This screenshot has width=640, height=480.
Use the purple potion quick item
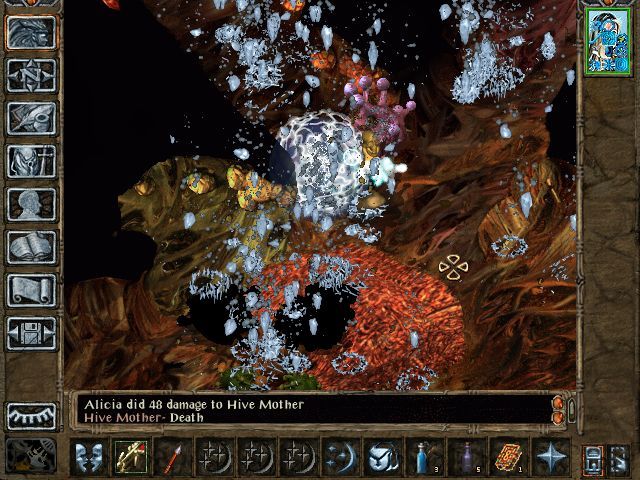click(x=466, y=457)
